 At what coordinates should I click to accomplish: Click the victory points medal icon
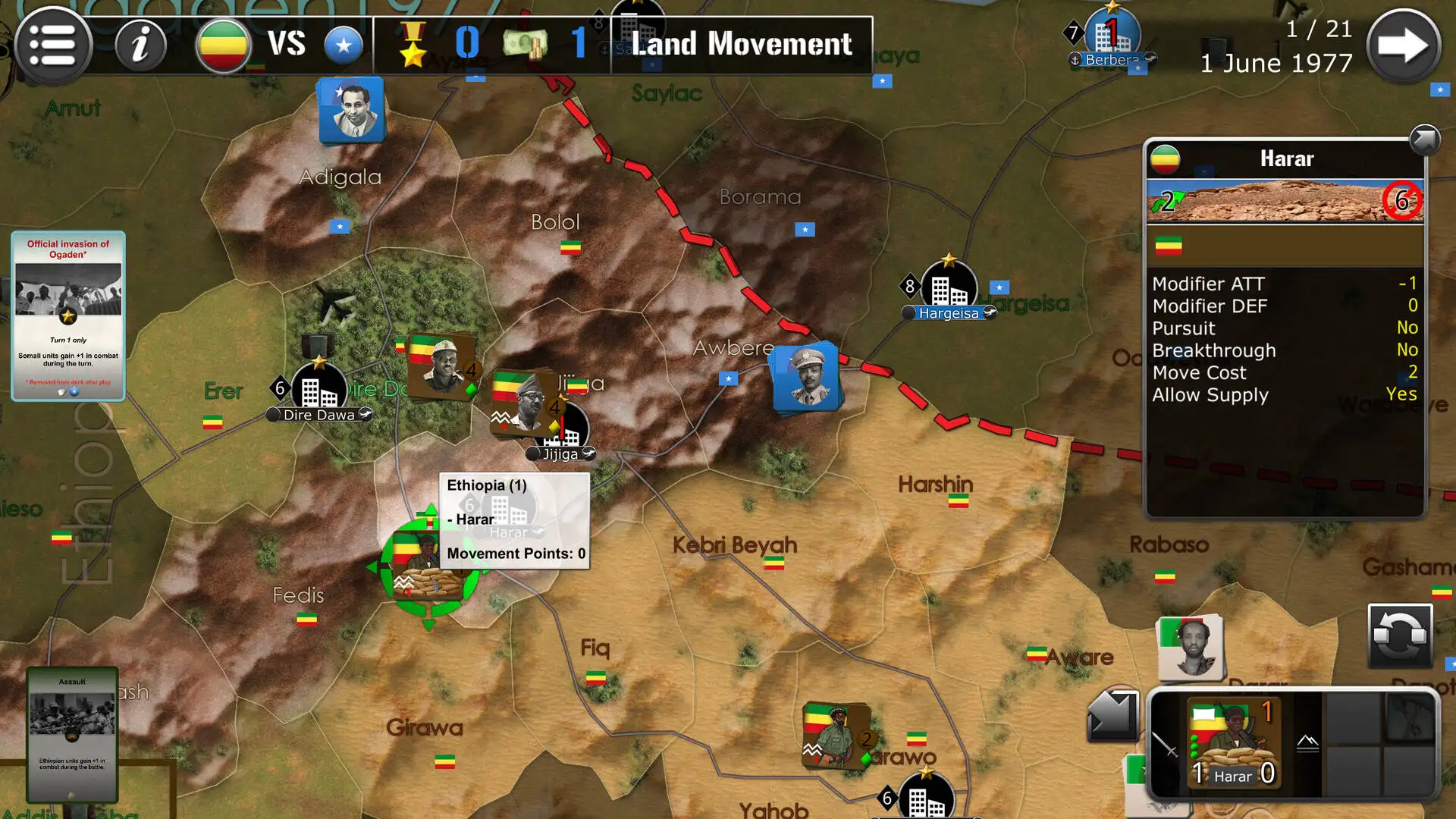coord(413,45)
